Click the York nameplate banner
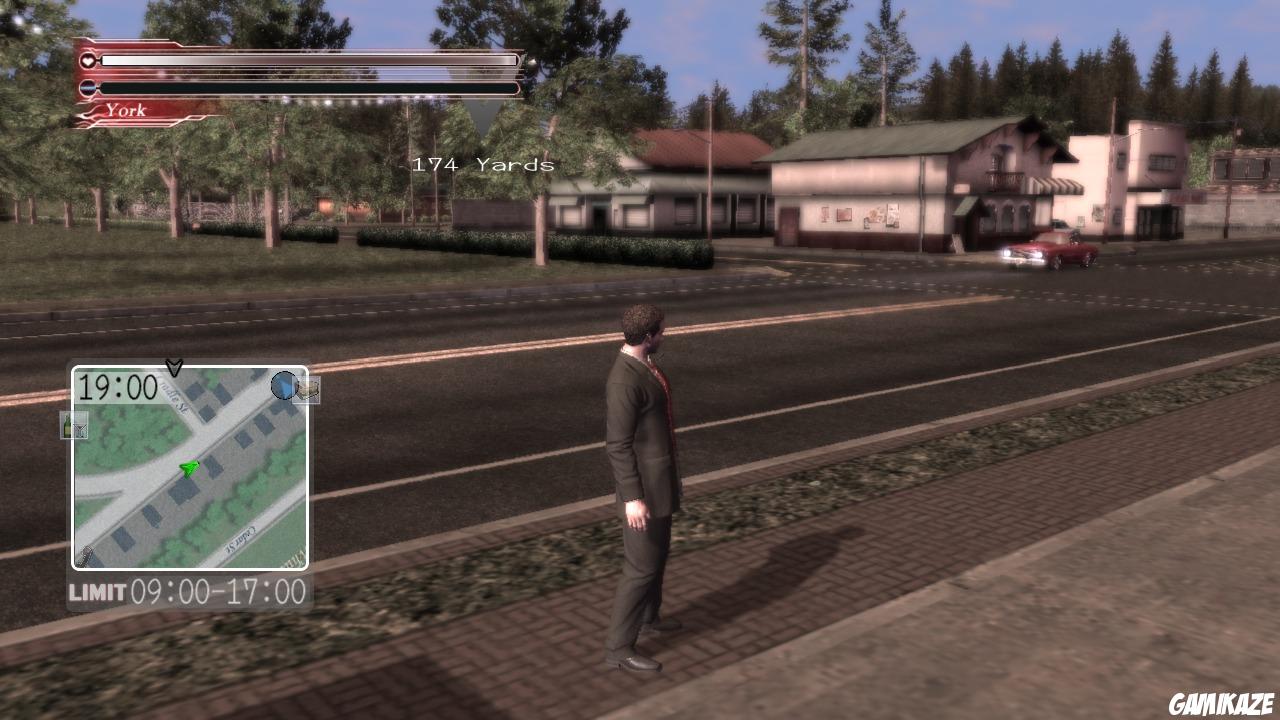Screen dimensions: 1280x720 point(126,111)
